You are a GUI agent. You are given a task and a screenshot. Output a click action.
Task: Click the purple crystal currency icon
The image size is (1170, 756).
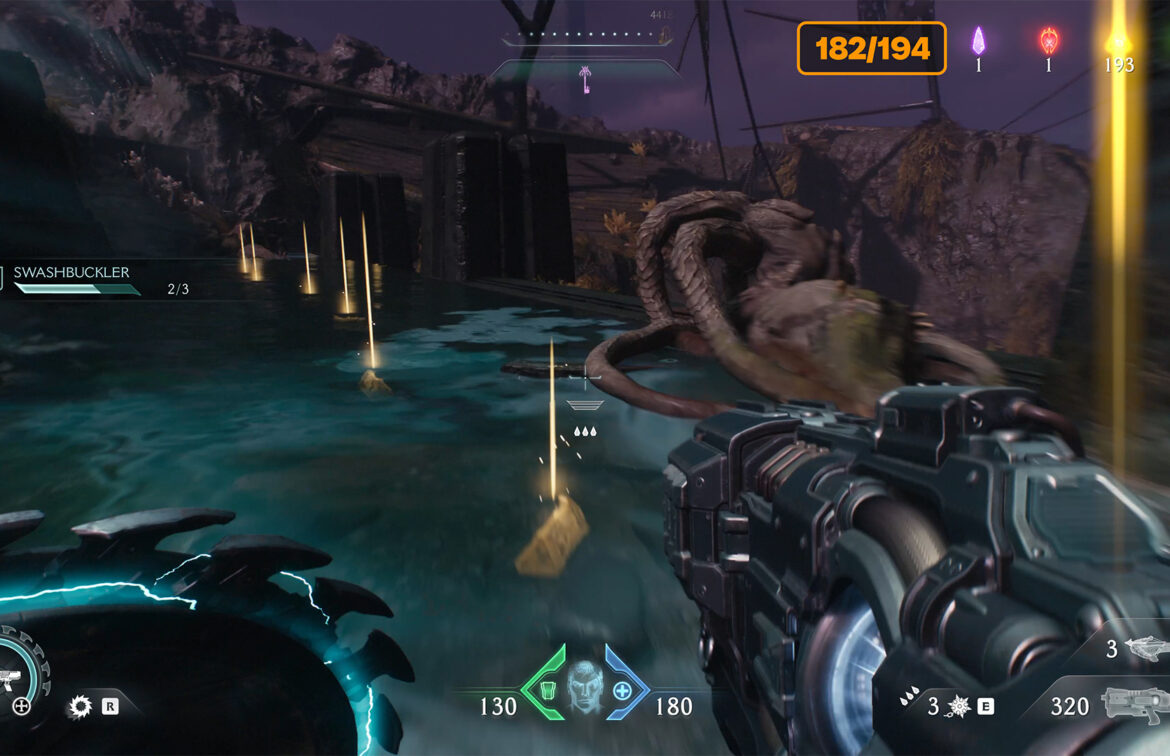[x=979, y=42]
